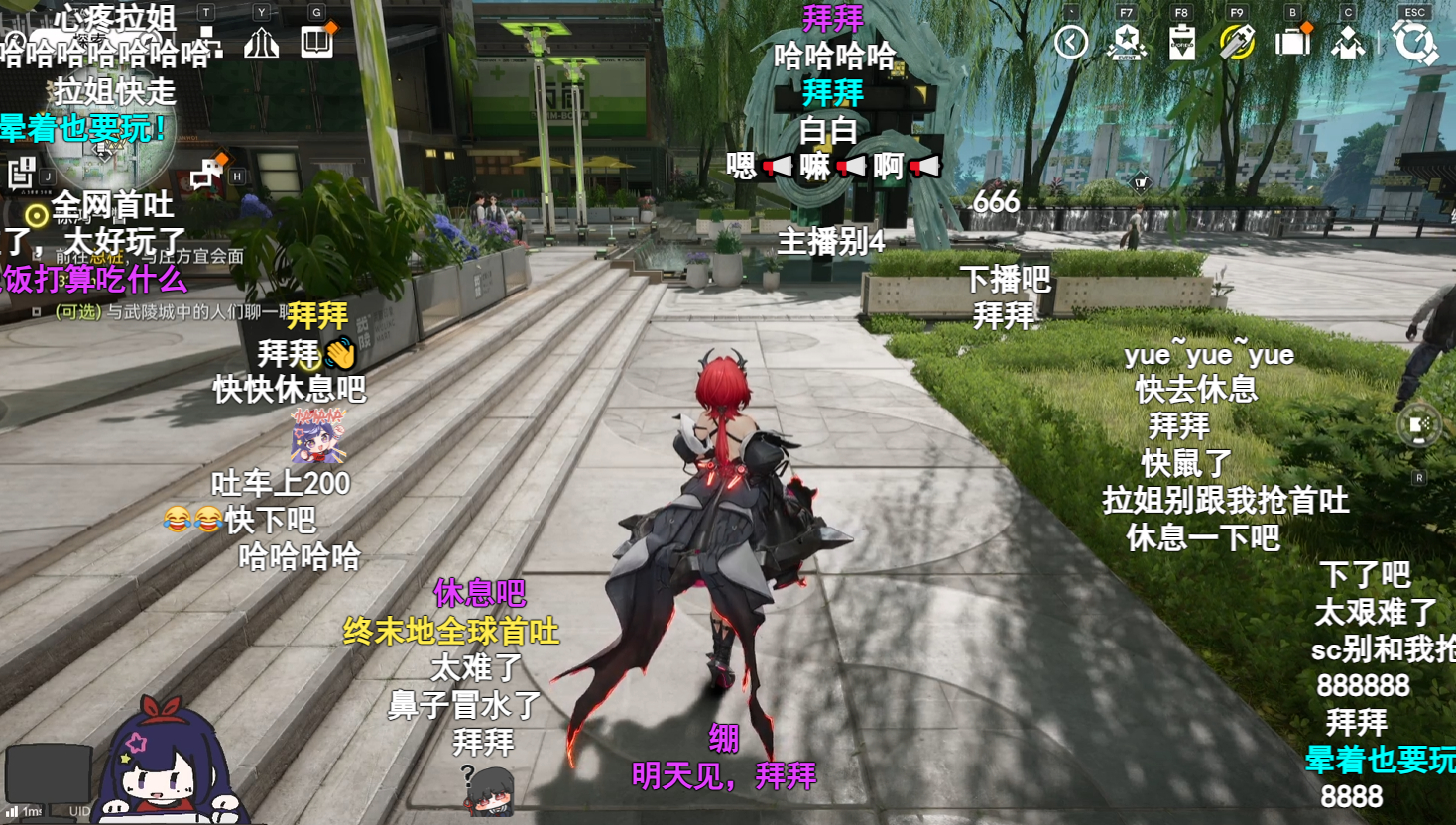Open the main system menu ring icon
The image size is (1456, 825).
(x=1414, y=43)
